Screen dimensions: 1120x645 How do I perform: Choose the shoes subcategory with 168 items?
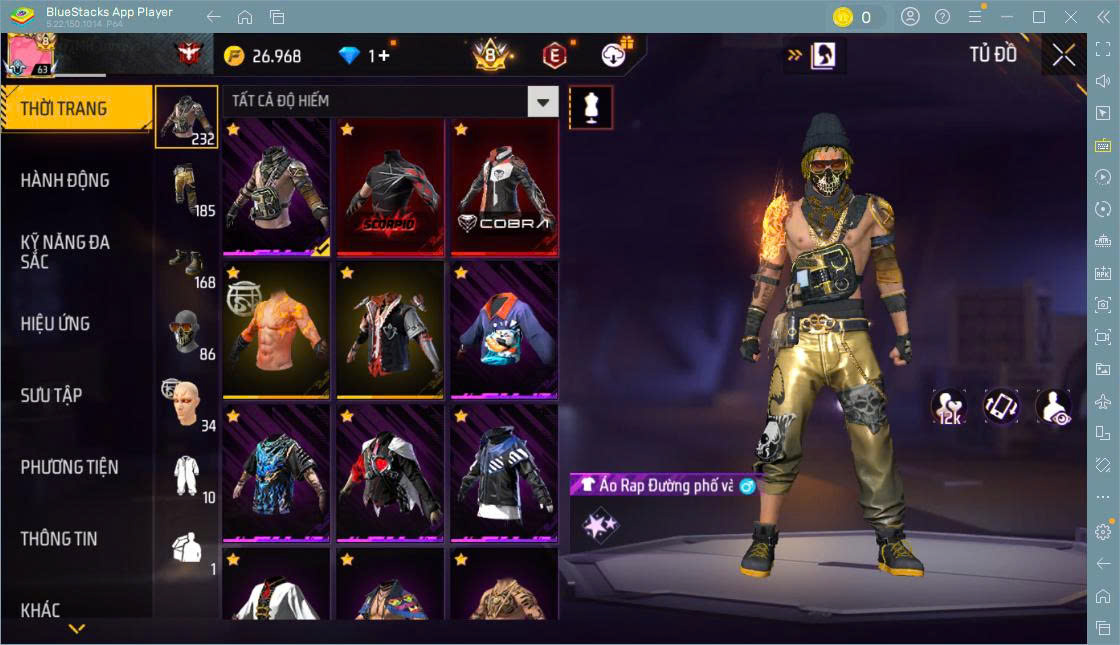pos(187,262)
